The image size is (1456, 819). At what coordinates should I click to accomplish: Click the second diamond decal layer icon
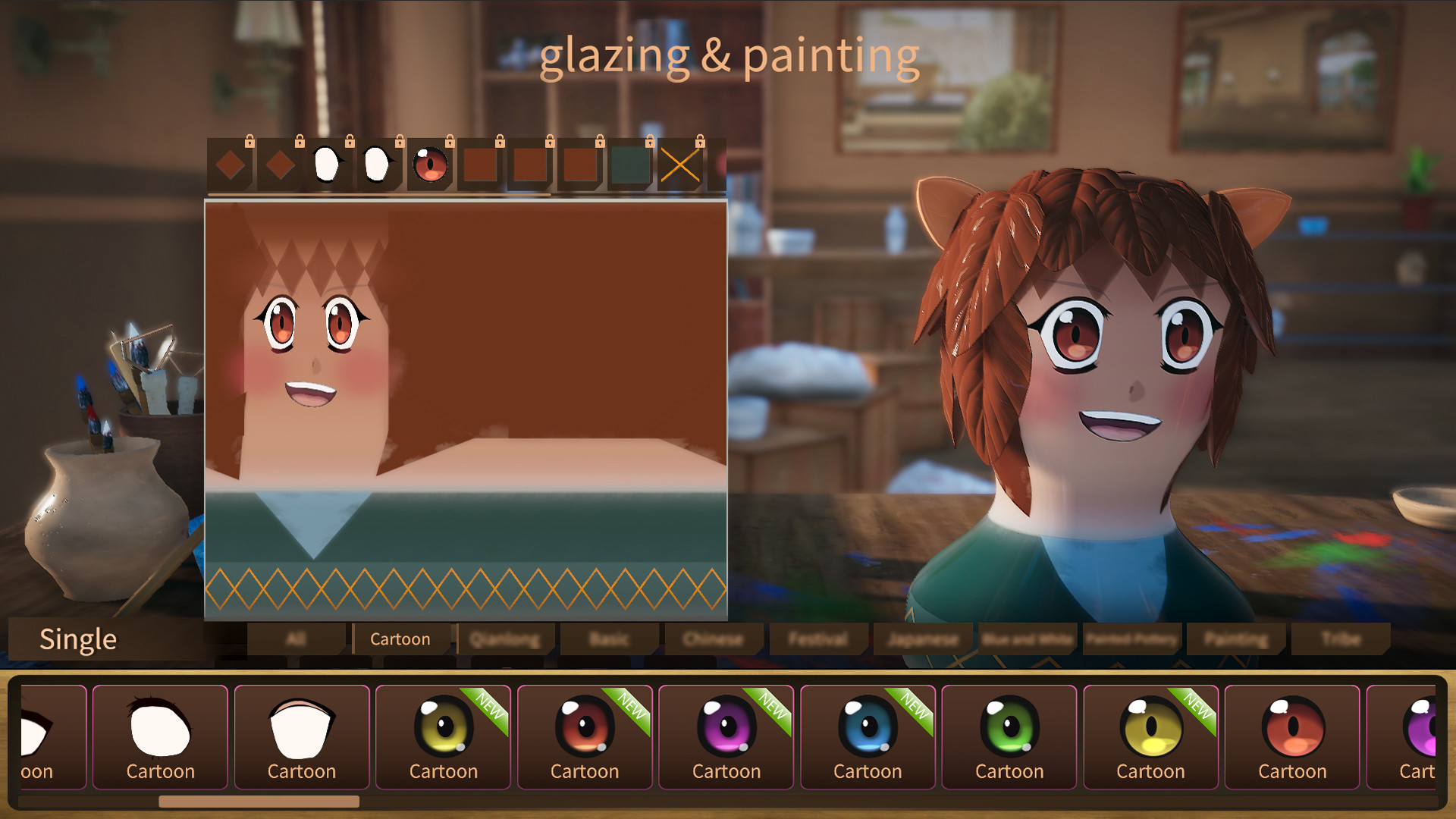point(281,163)
